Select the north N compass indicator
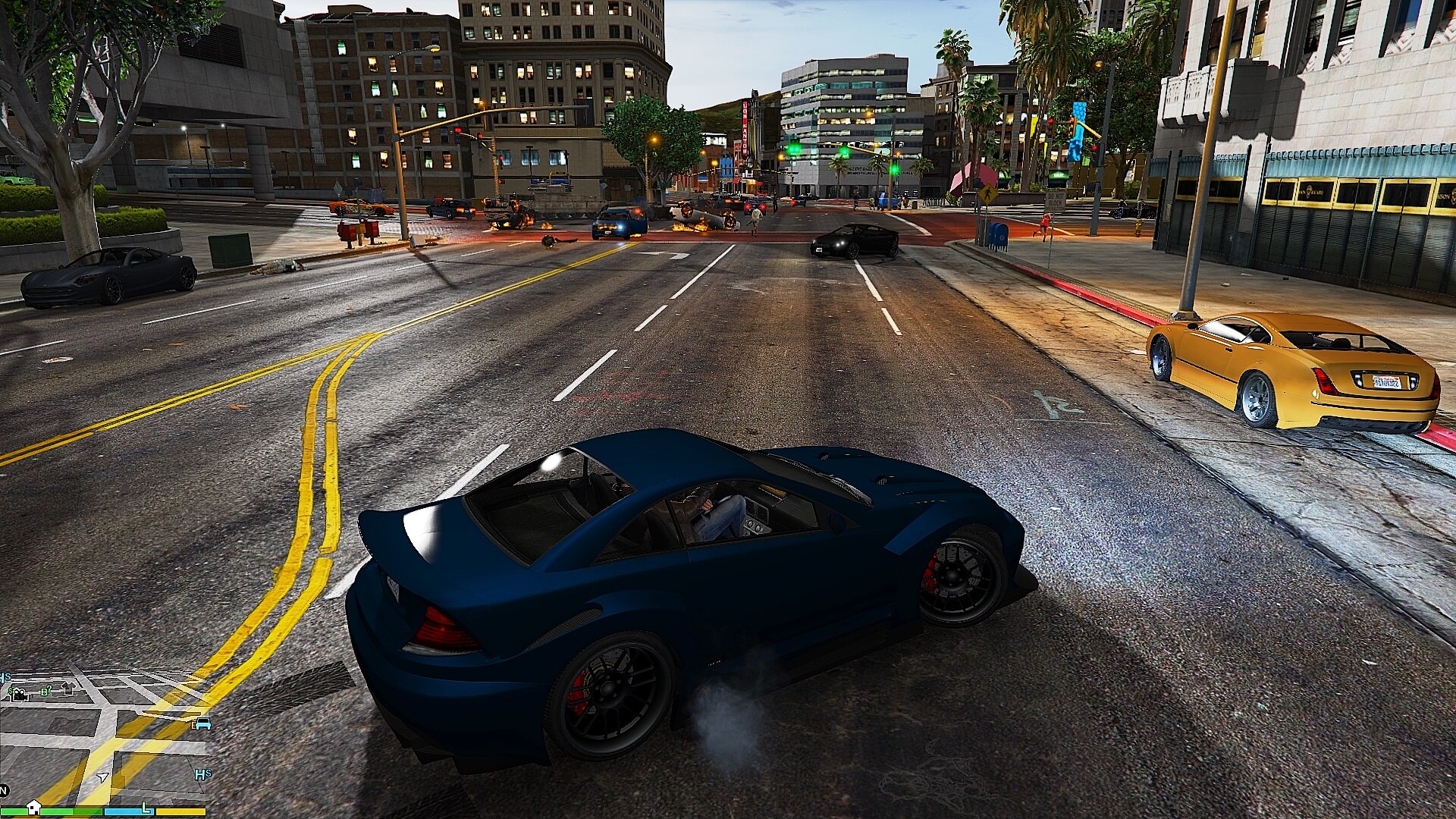The height and width of the screenshot is (819, 1456). coord(4,790)
